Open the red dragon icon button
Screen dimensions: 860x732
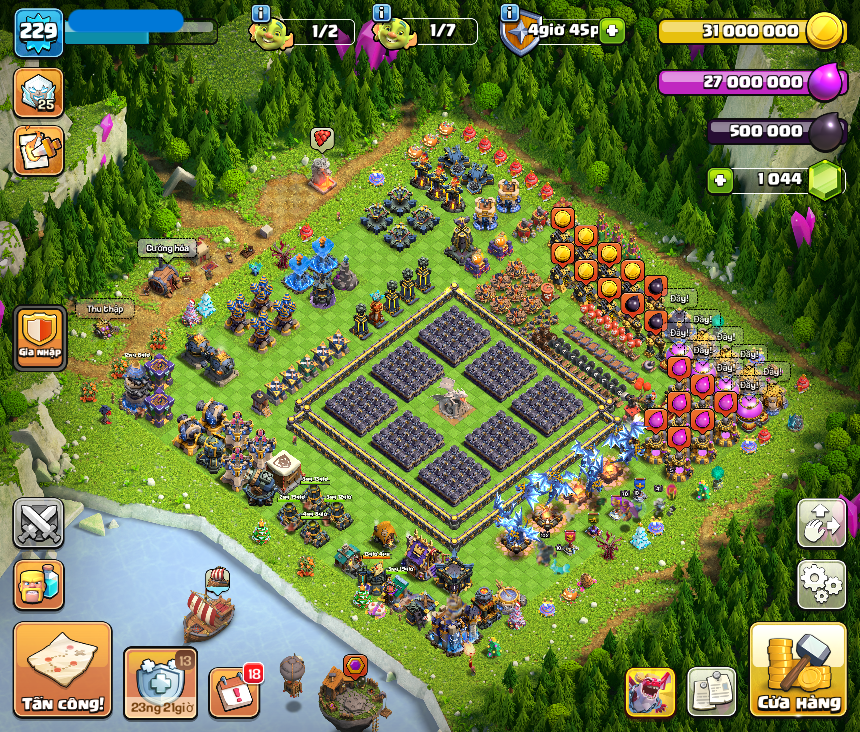coord(650,691)
